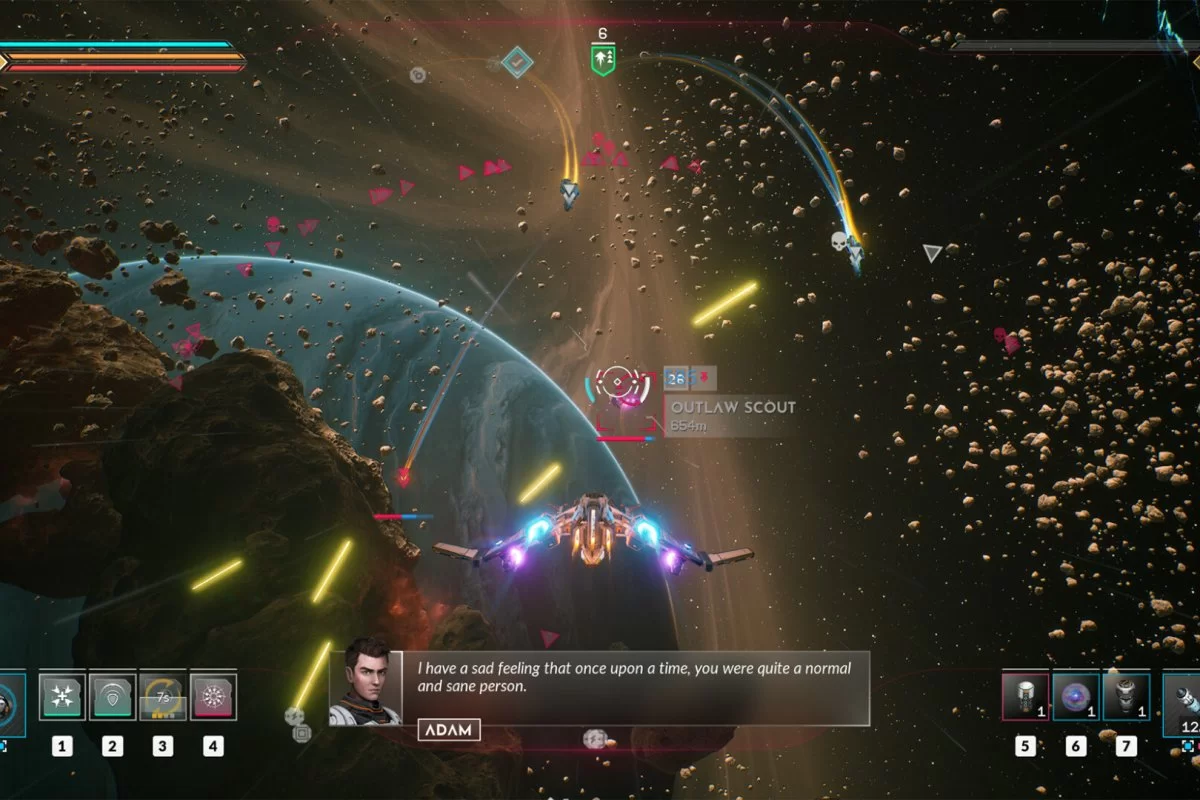Activate the converging arrows ability in slot 1

(61, 696)
